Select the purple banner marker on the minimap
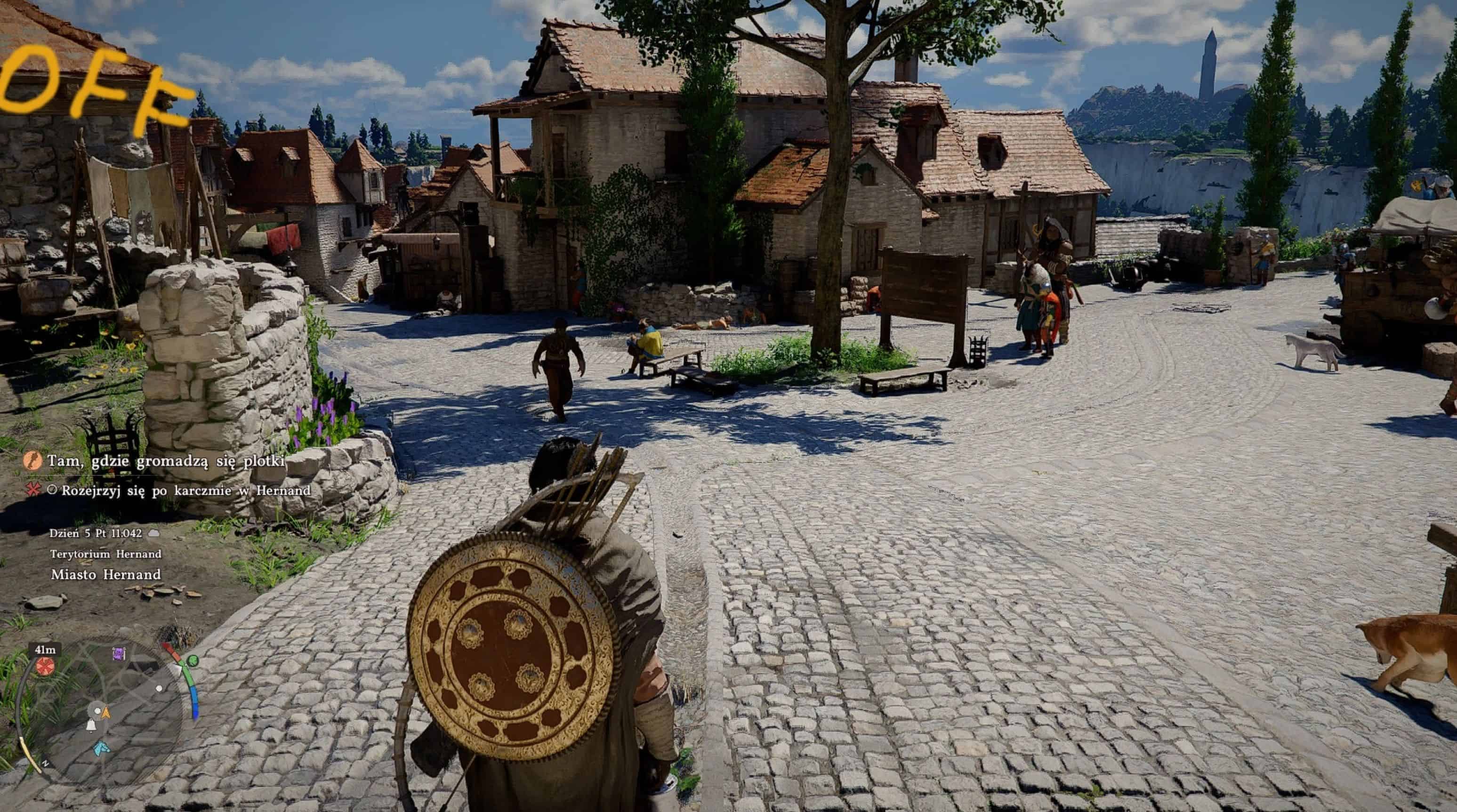The image size is (1457, 812). 119,654
